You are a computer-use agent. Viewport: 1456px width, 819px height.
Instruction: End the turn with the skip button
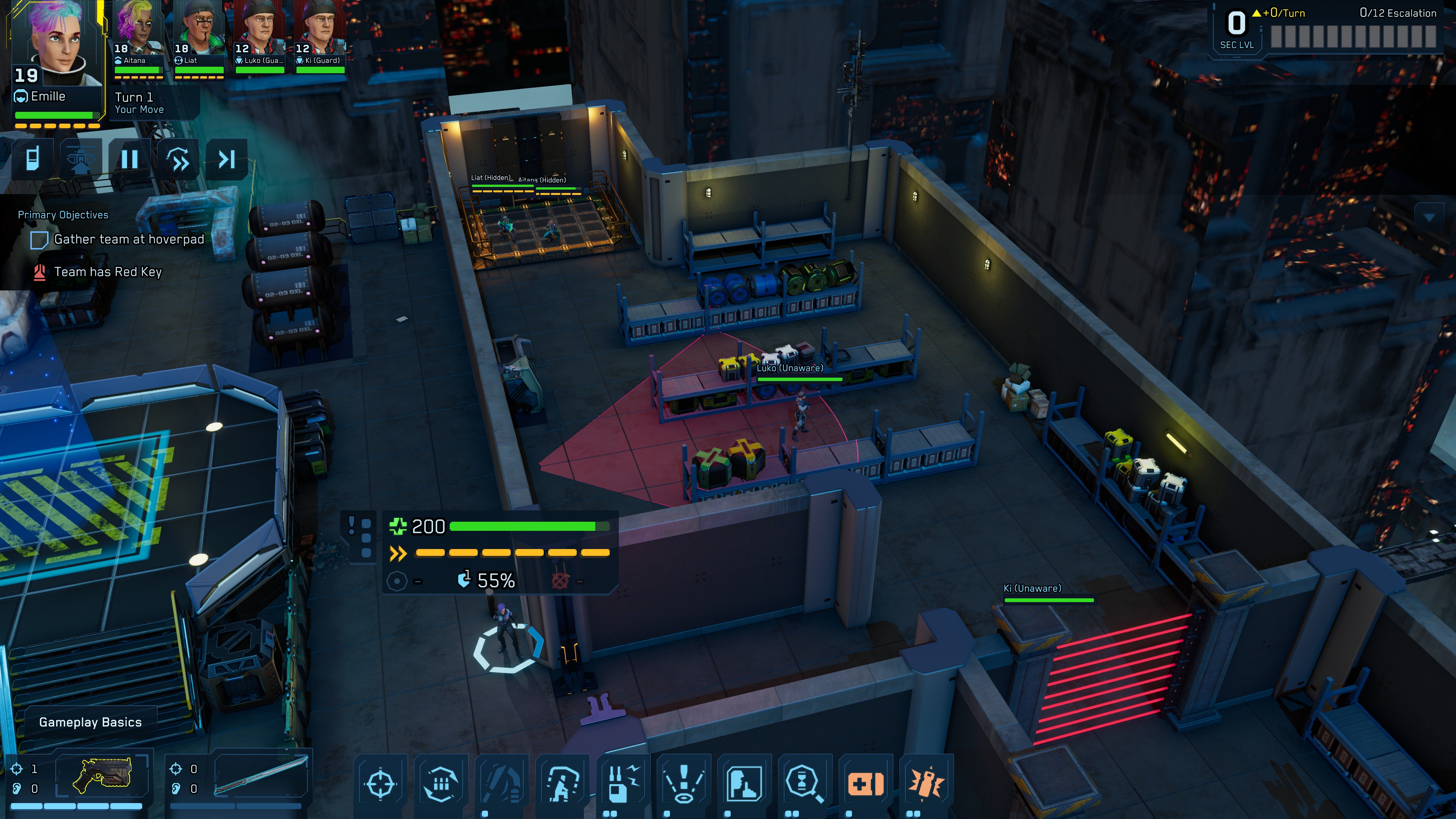point(227,159)
